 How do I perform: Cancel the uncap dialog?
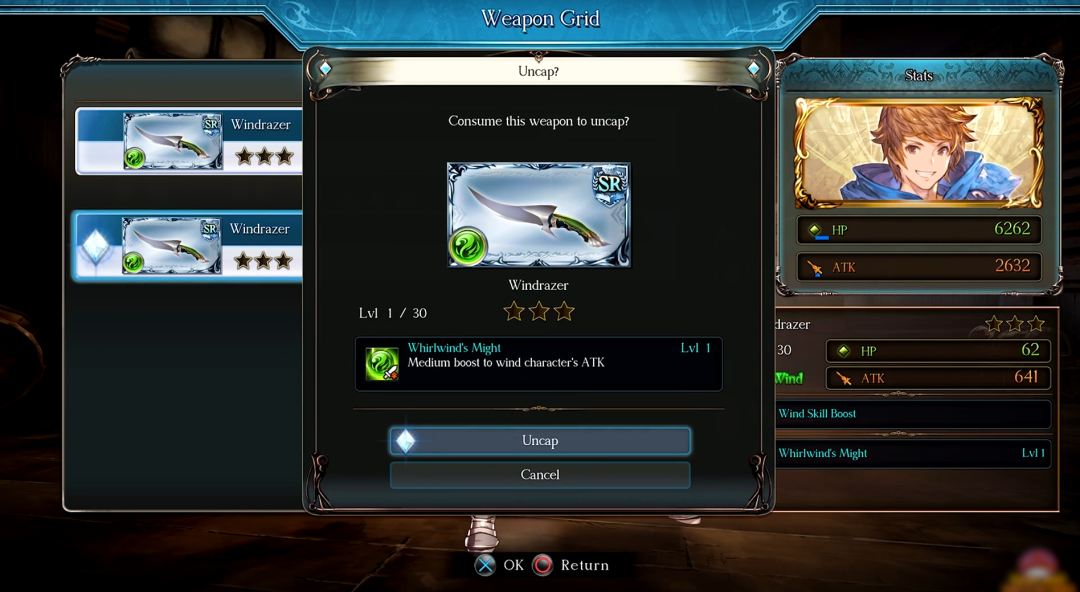coord(540,475)
